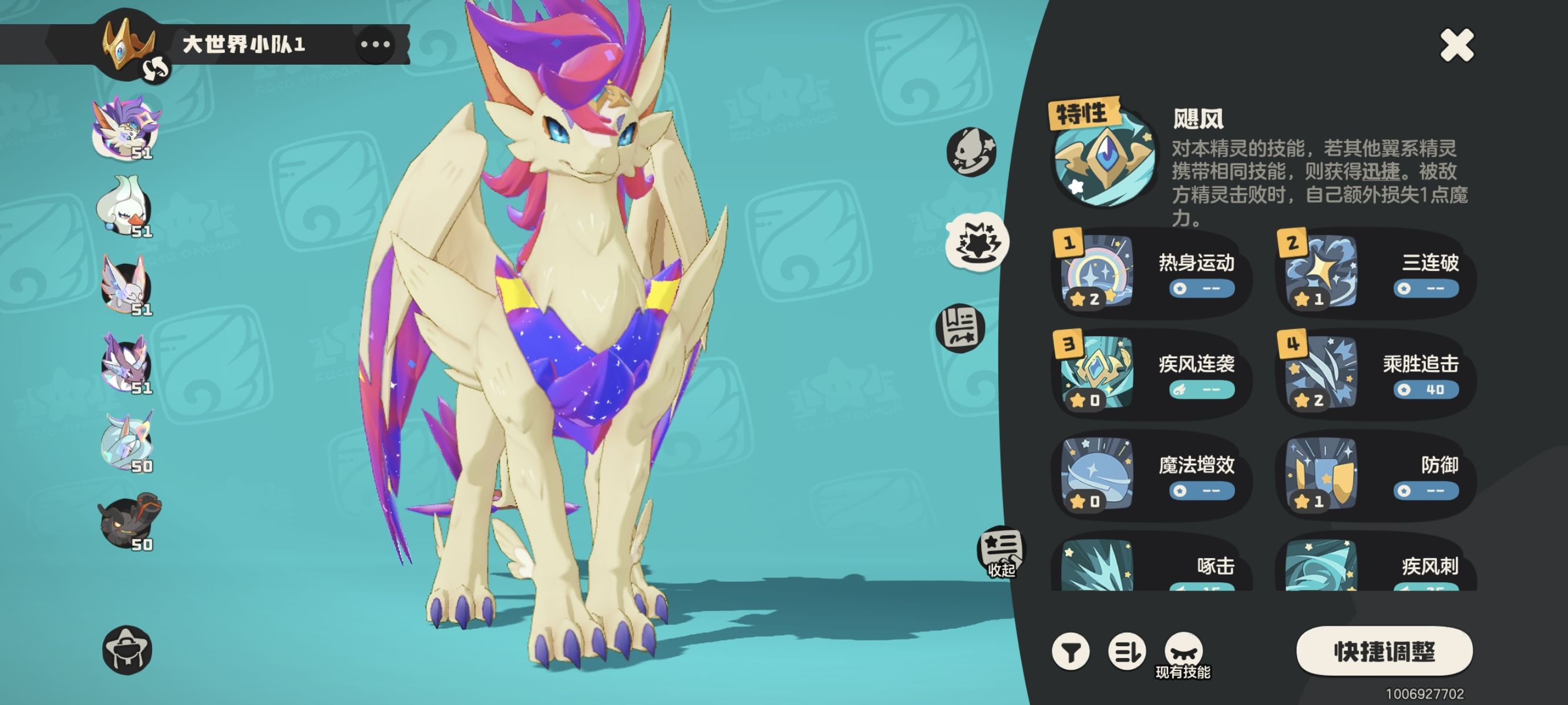Open the wizard hat backpack icon
The image size is (1568, 705).
[x=127, y=650]
